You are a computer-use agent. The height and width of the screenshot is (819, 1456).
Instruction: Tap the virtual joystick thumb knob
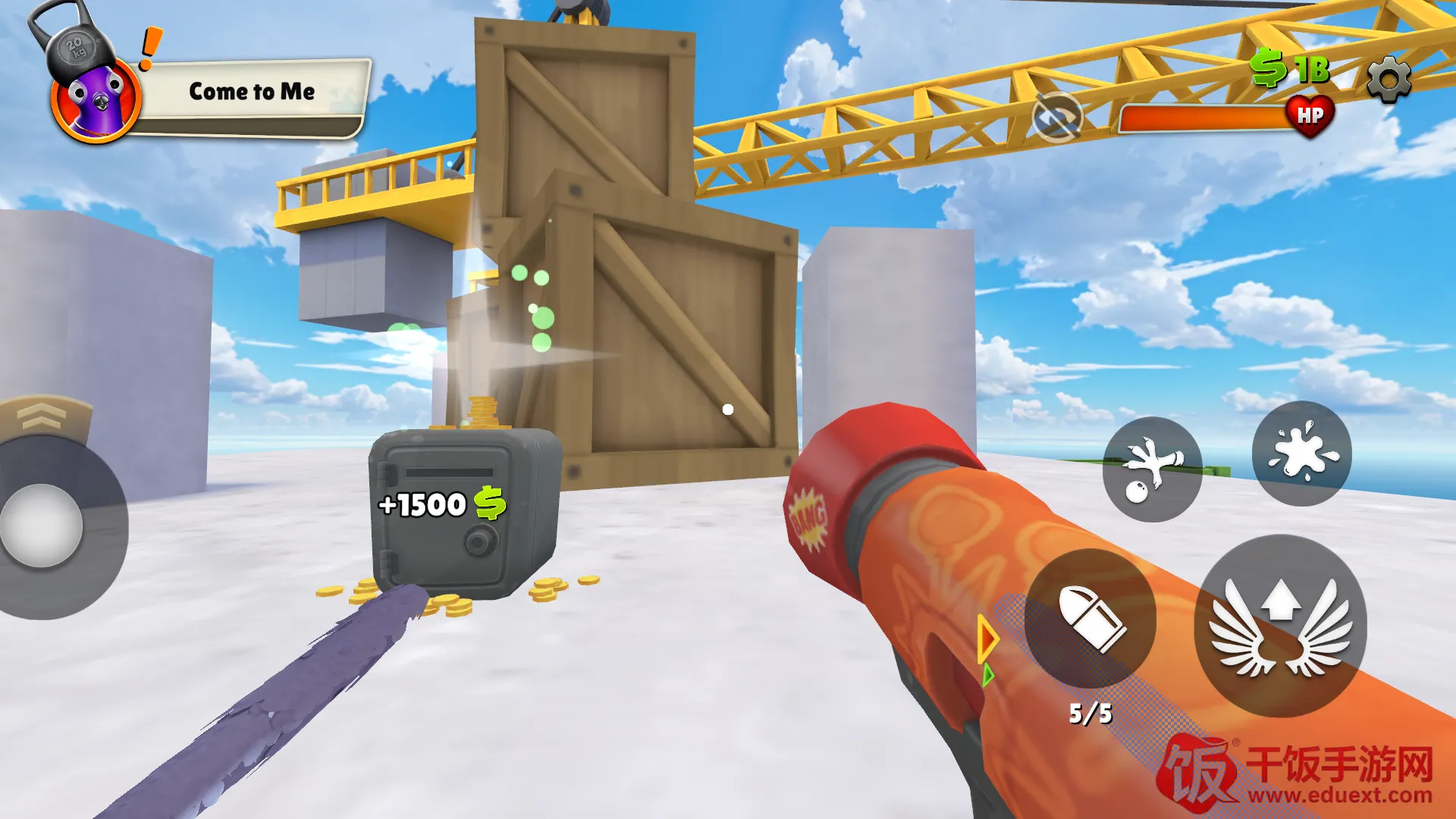(x=42, y=526)
